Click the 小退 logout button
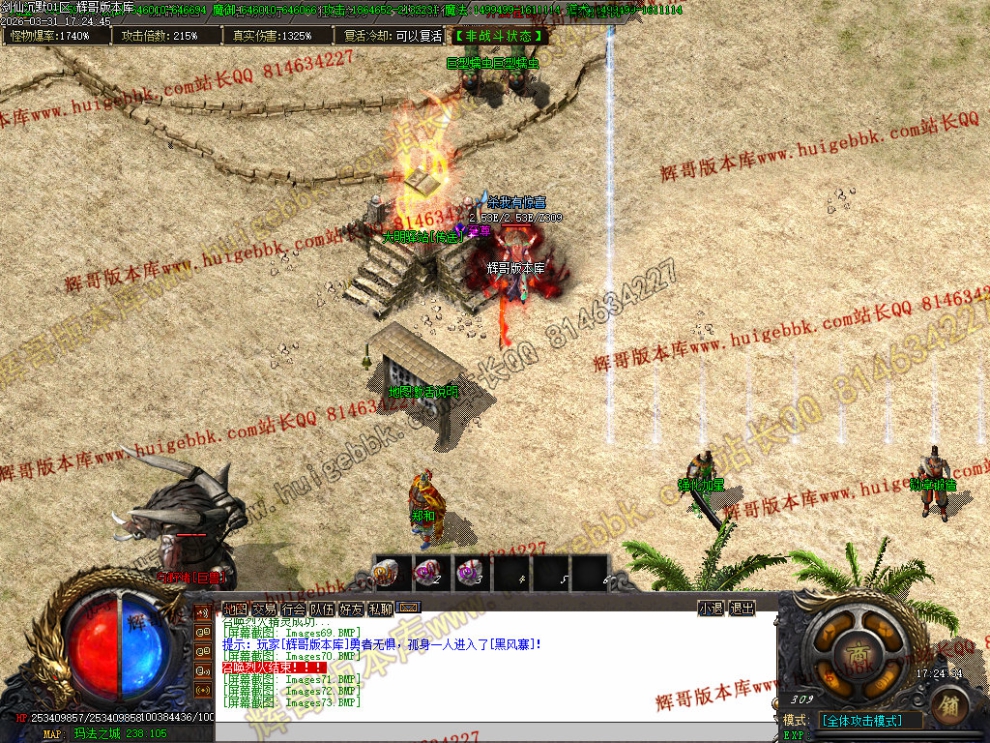 pos(711,608)
